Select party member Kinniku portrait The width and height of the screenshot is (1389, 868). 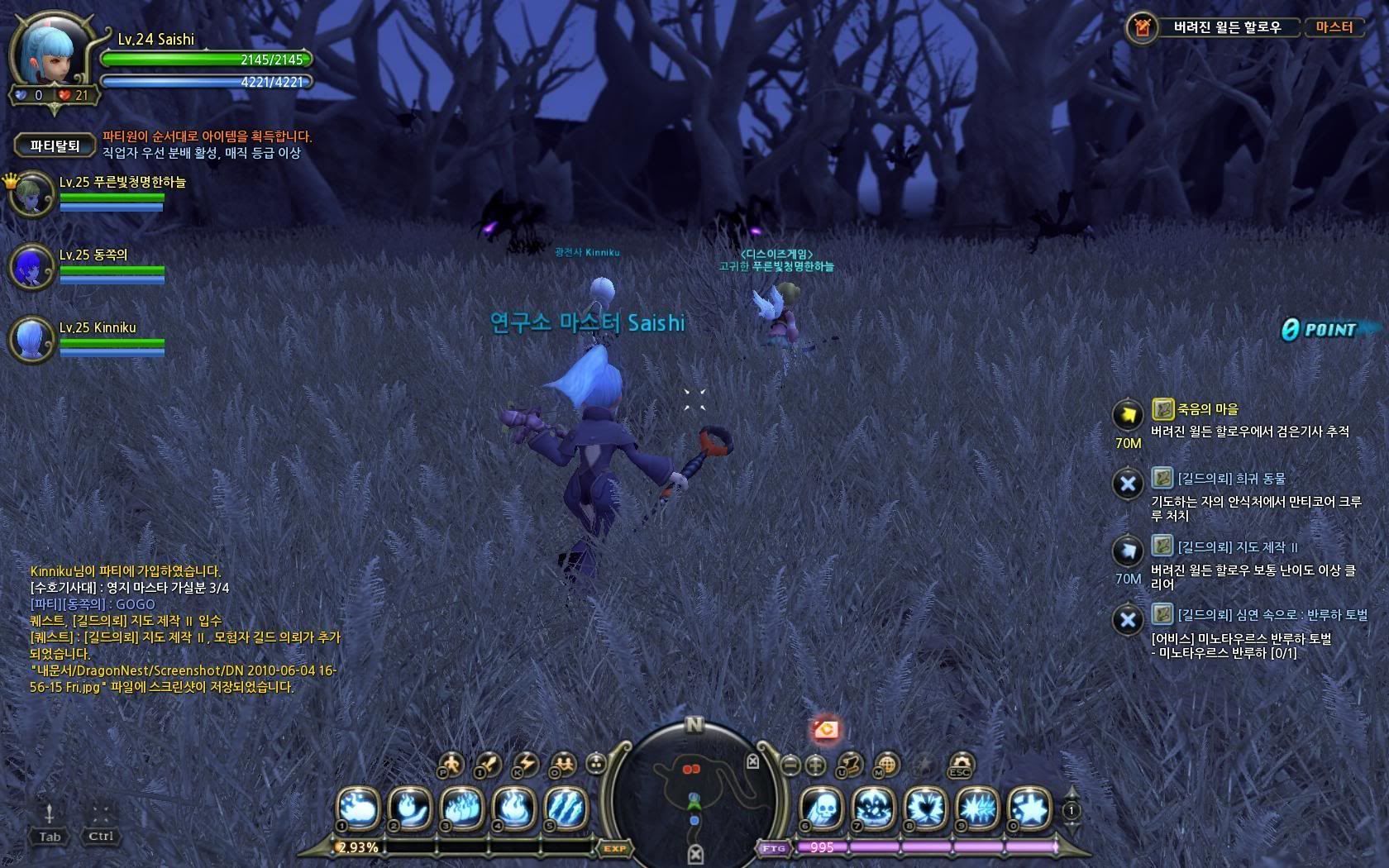(32, 339)
